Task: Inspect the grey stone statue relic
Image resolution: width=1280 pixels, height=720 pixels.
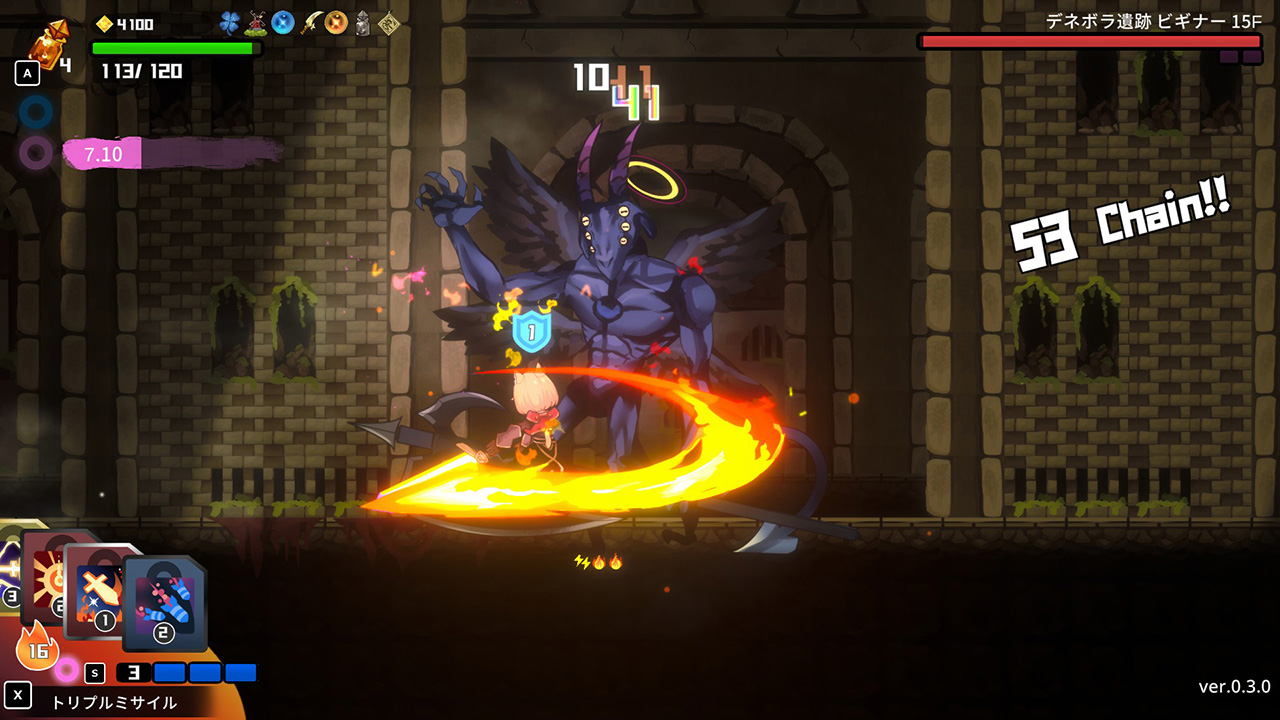Action: 363,23
